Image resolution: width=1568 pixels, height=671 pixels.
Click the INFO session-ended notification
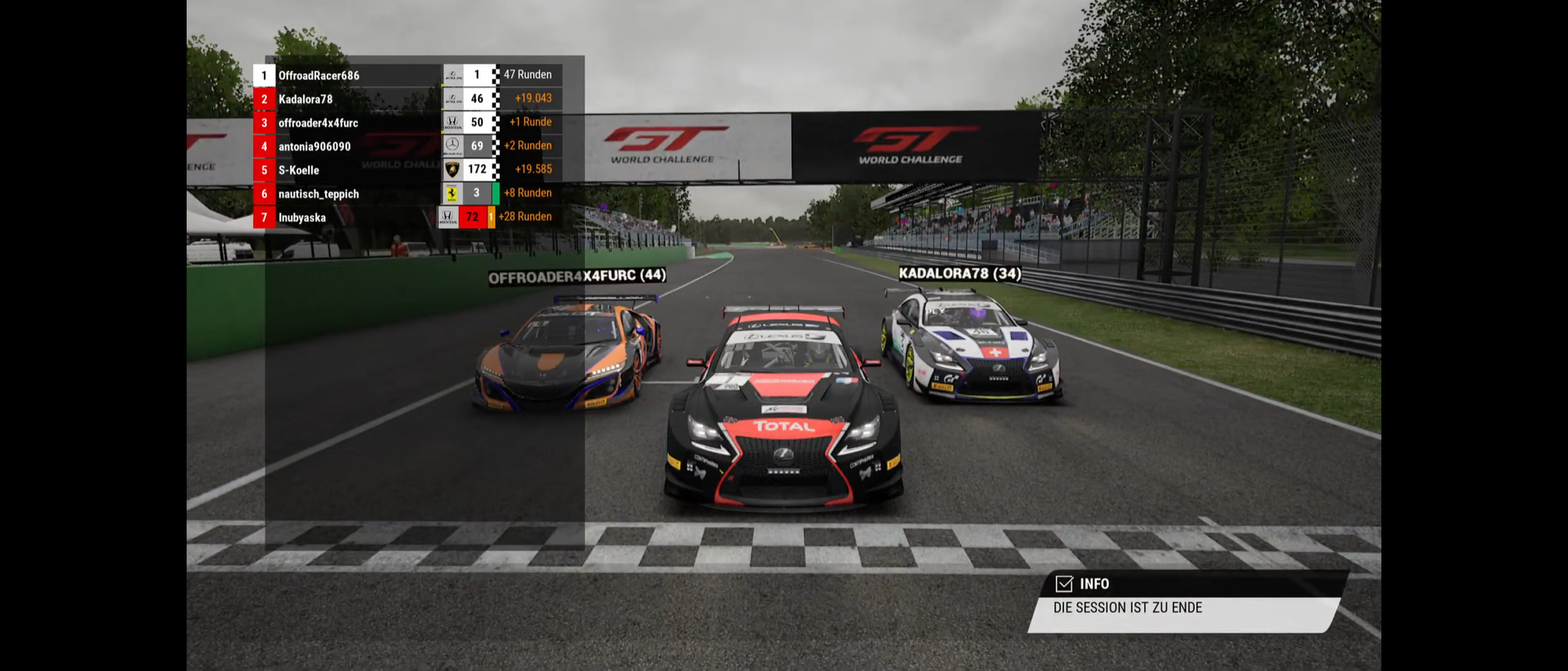coord(1184,603)
